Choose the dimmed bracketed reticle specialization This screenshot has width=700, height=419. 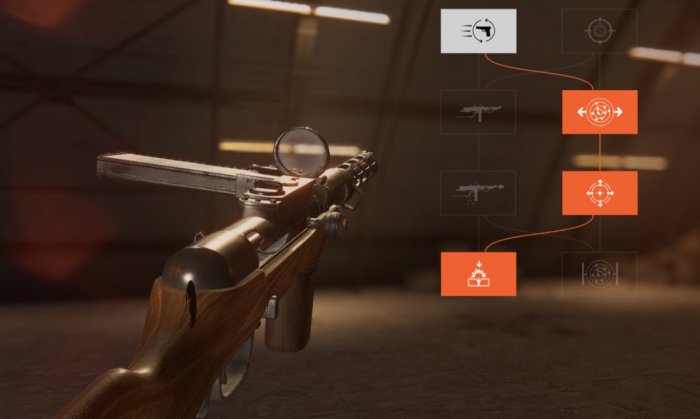[599, 273]
